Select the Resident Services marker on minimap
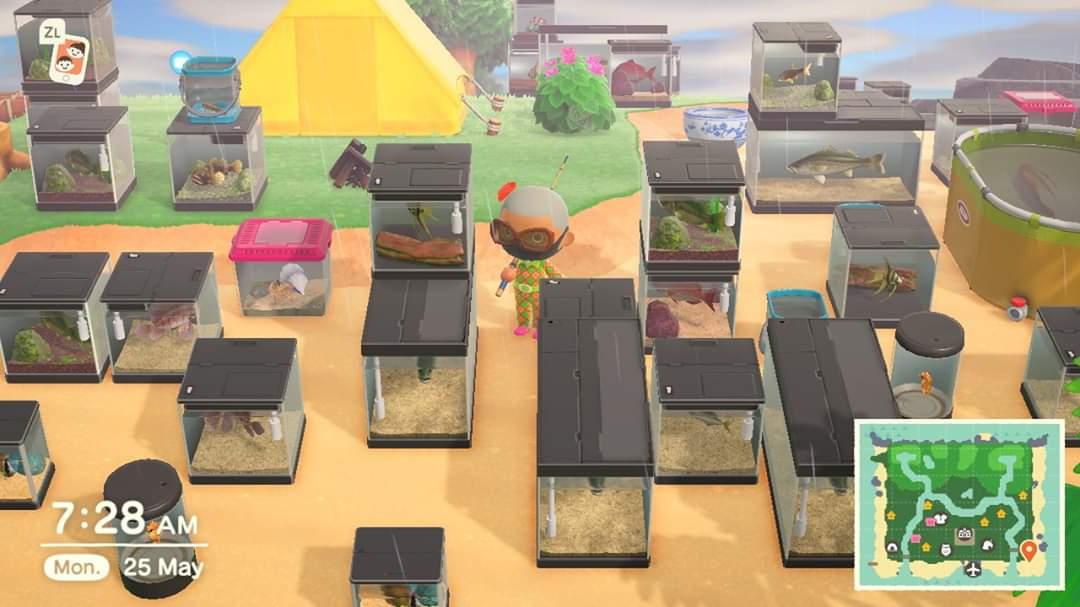Viewport: 1080px width, 607px height. pyautogui.click(x=965, y=534)
